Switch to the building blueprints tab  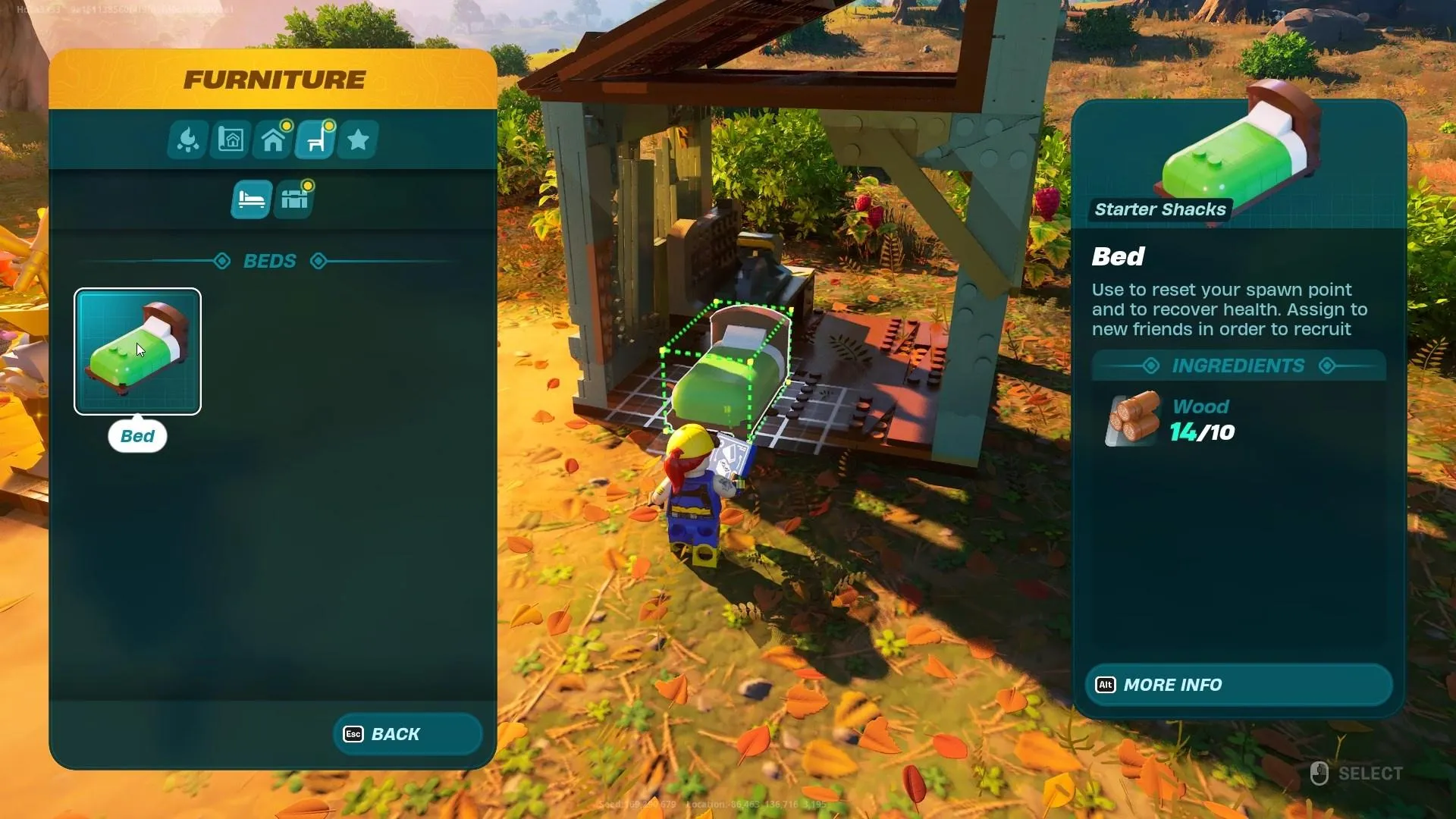[x=231, y=140]
